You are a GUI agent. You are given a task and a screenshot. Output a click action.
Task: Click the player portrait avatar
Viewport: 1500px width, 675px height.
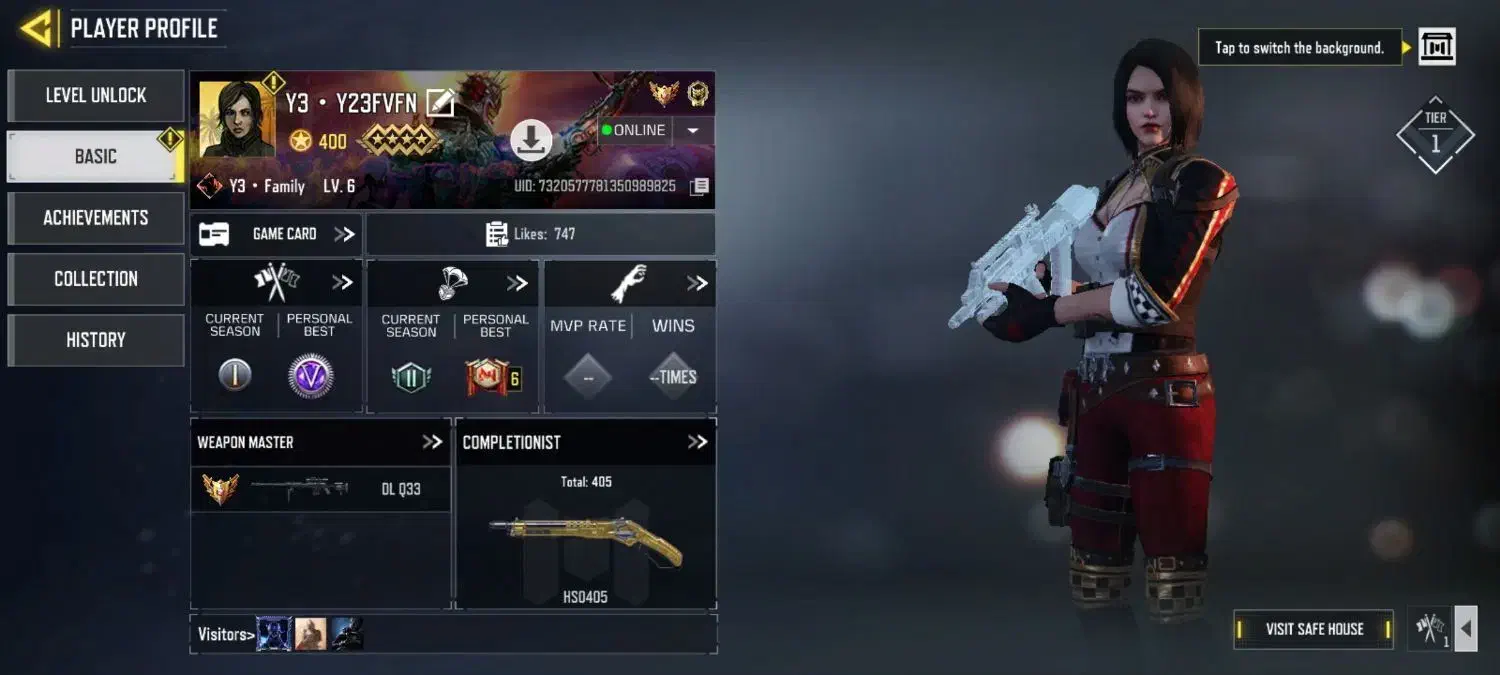coord(236,120)
